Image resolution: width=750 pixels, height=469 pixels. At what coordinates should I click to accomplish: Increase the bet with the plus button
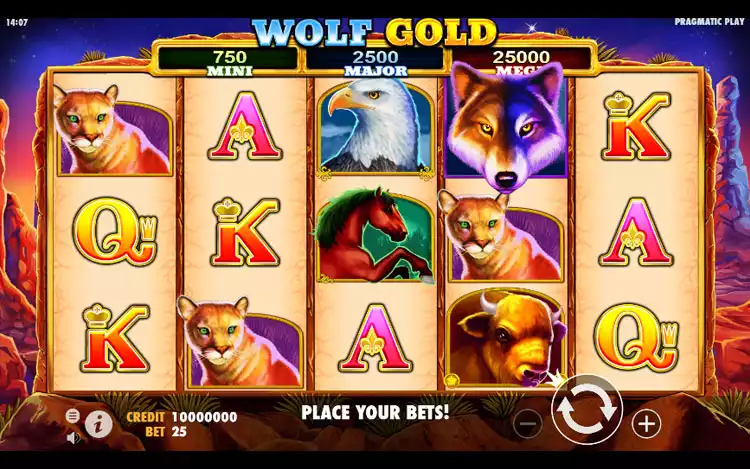click(x=647, y=423)
